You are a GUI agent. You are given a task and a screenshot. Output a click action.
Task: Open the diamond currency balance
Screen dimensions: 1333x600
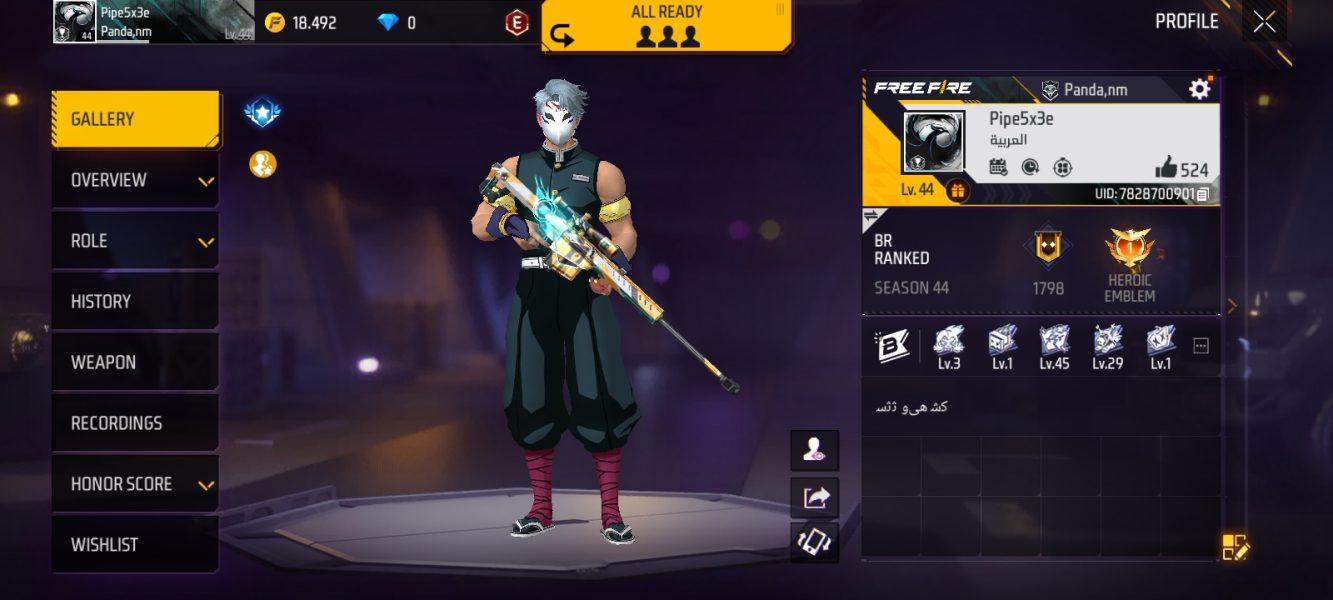point(397,23)
